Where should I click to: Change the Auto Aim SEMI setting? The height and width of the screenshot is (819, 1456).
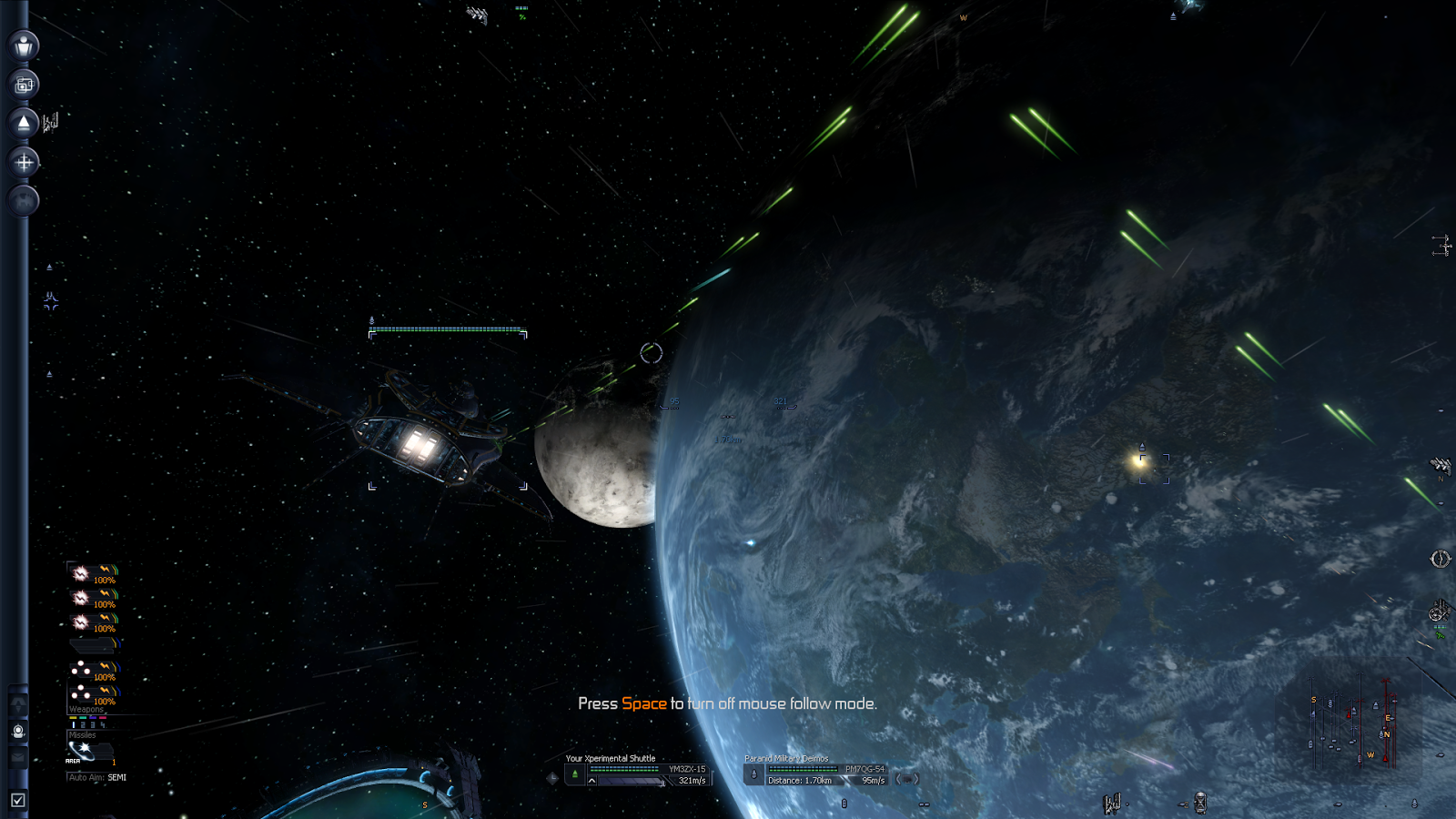pos(96,778)
